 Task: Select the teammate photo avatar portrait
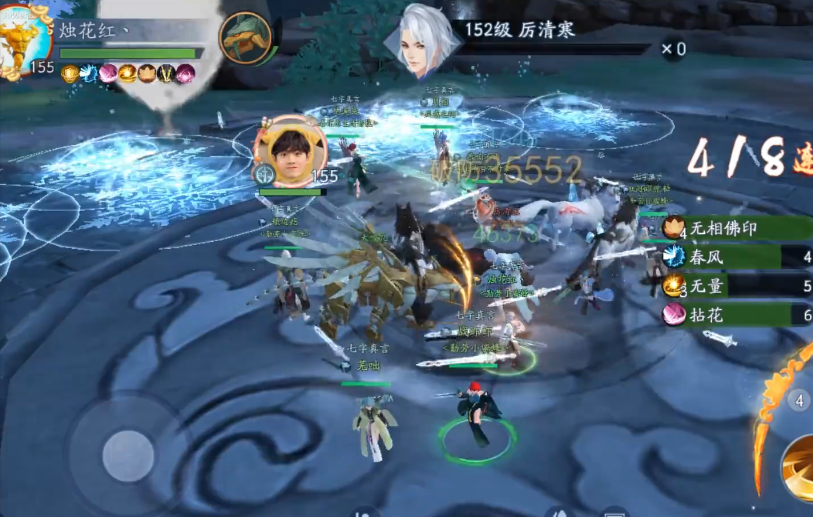pyautogui.click(x=290, y=150)
